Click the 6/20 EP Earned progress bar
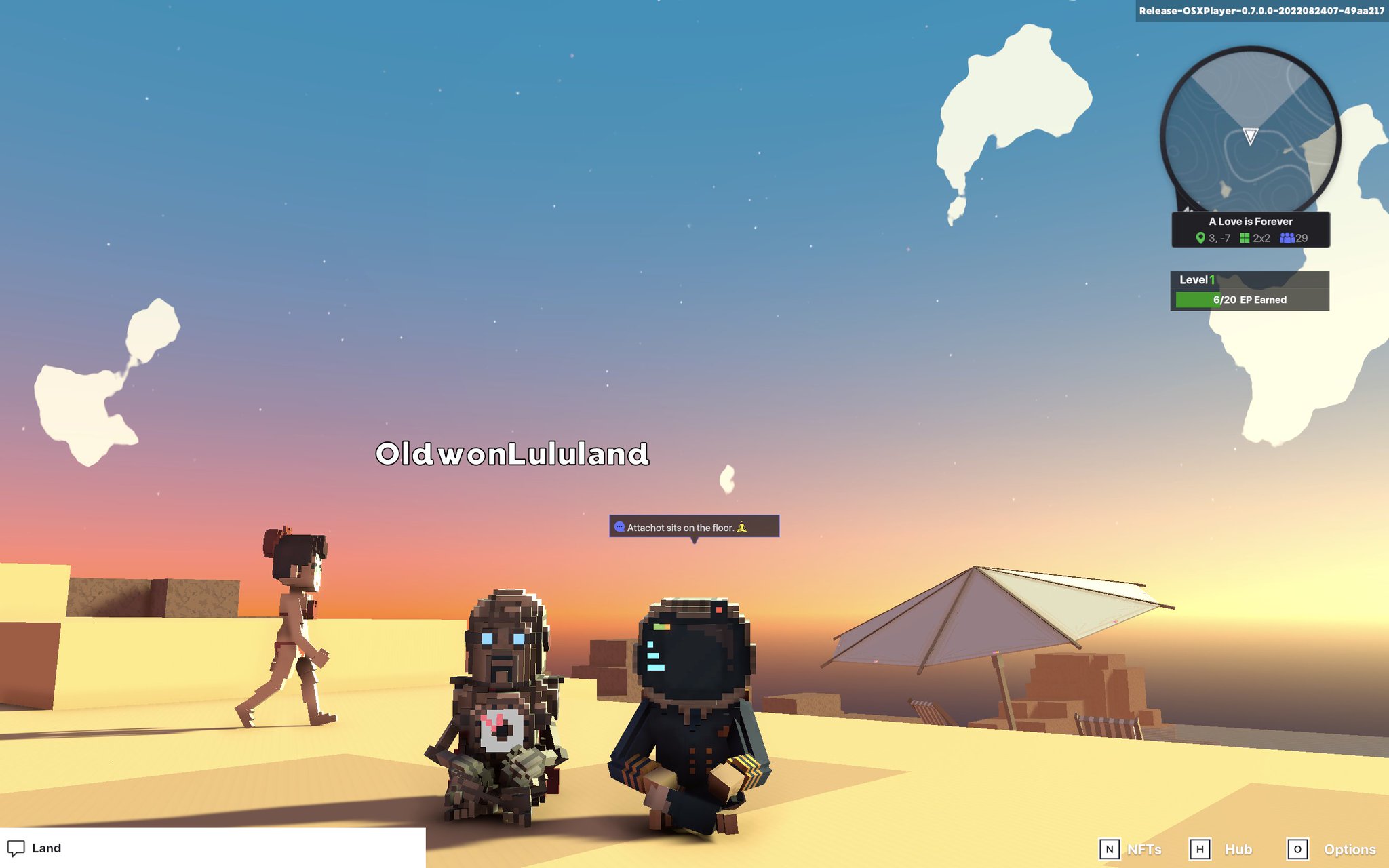Screen dimensions: 1389x868 tap(1250, 299)
